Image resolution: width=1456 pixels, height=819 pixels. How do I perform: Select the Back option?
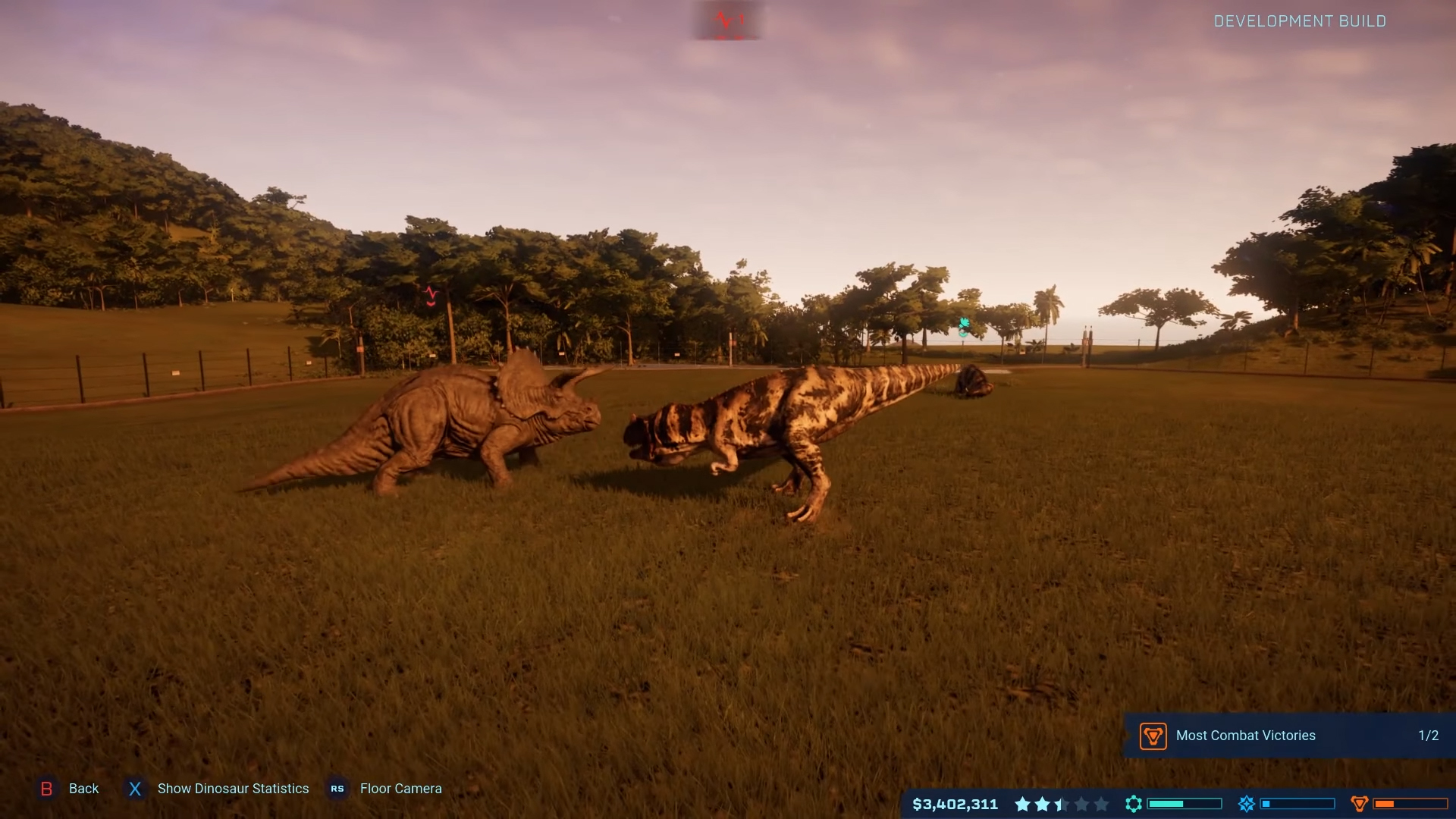click(x=83, y=789)
